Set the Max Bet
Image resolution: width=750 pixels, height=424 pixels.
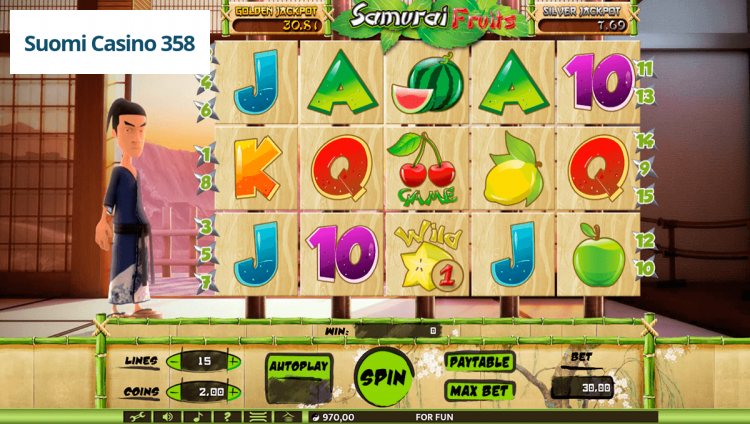click(479, 391)
